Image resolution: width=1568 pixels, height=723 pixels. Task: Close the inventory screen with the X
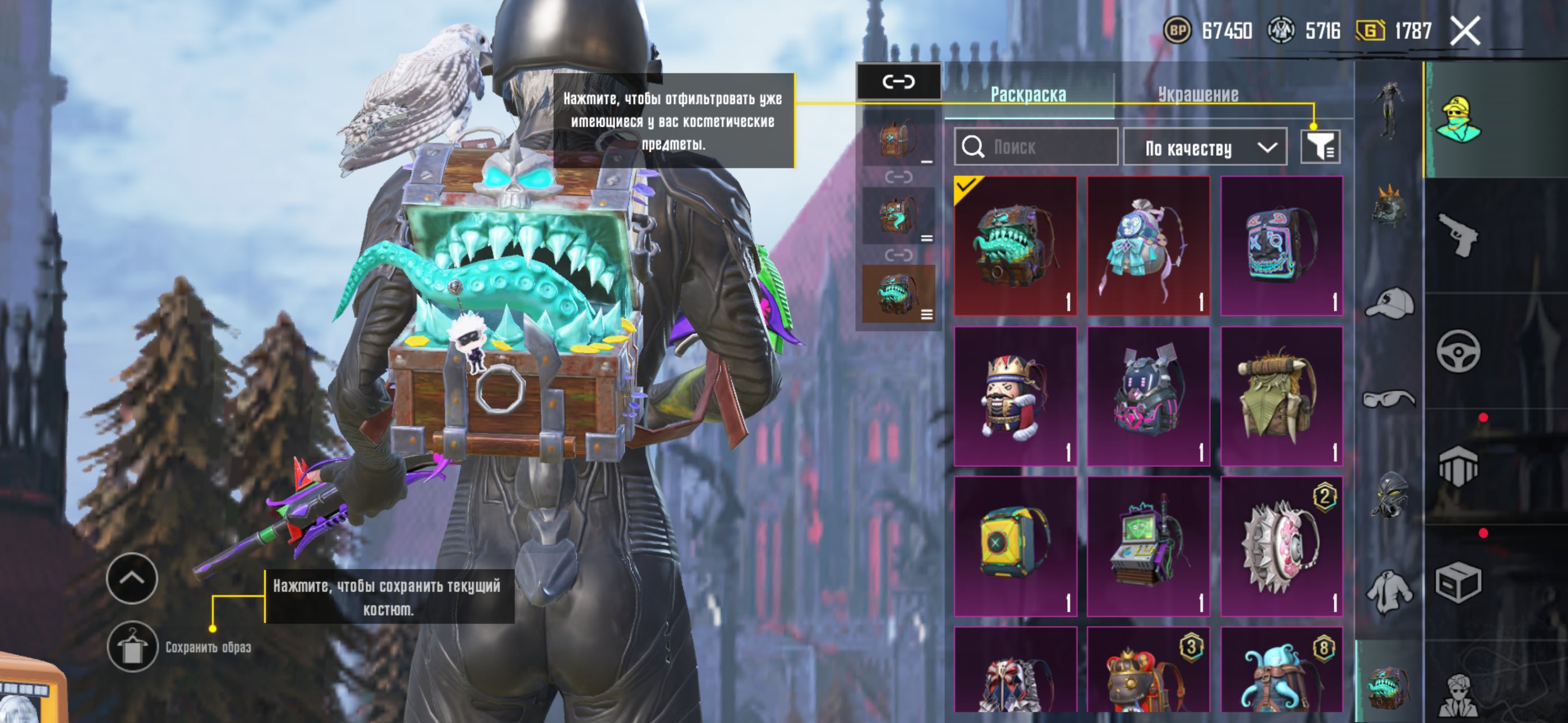pos(1464,31)
